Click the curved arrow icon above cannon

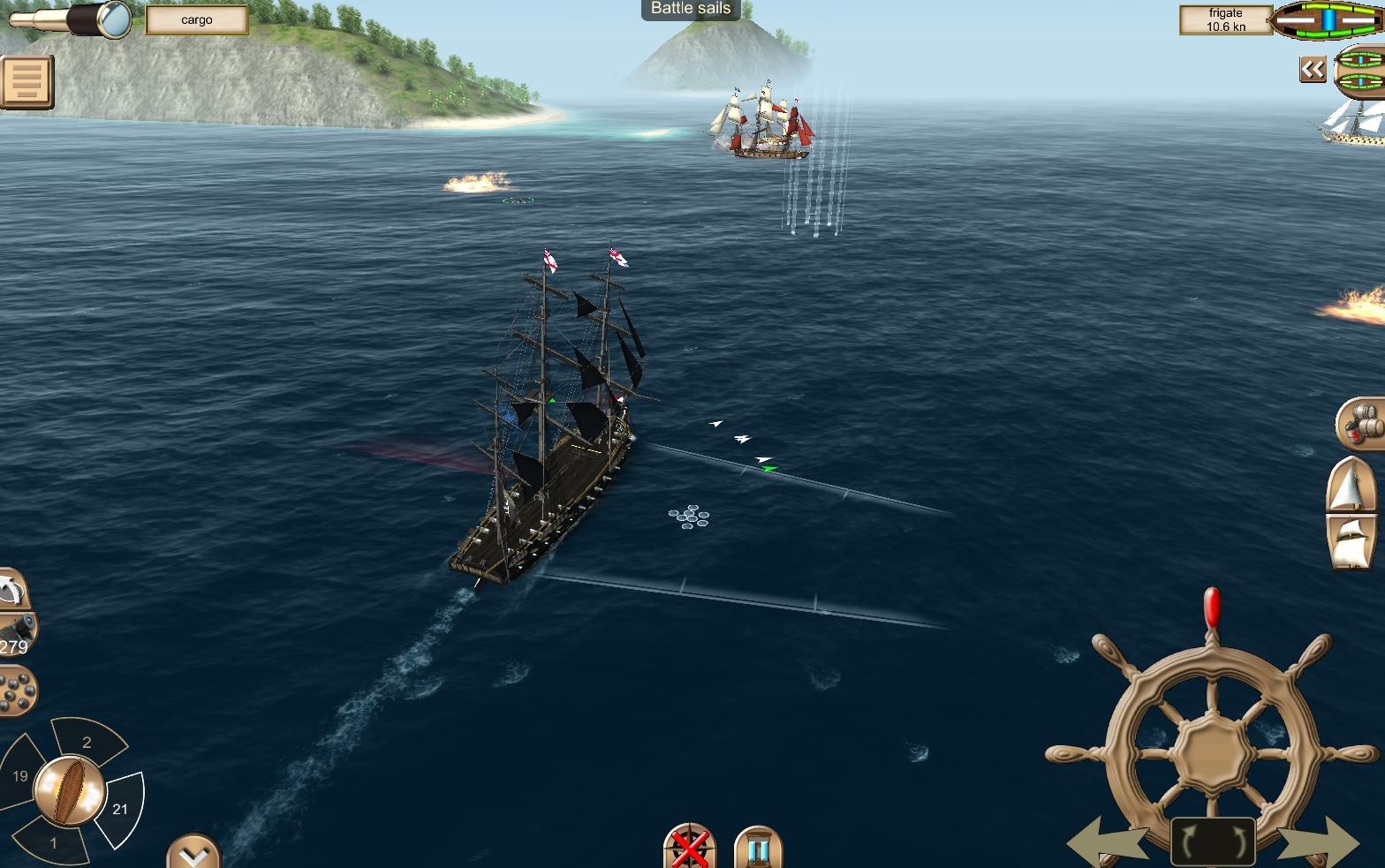(12, 588)
